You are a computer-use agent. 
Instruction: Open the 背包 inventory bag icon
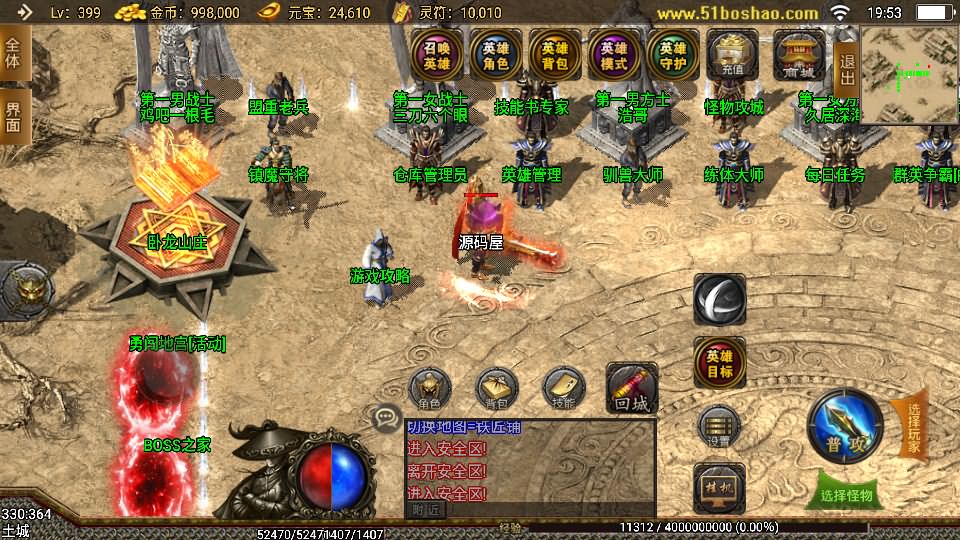coord(496,390)
